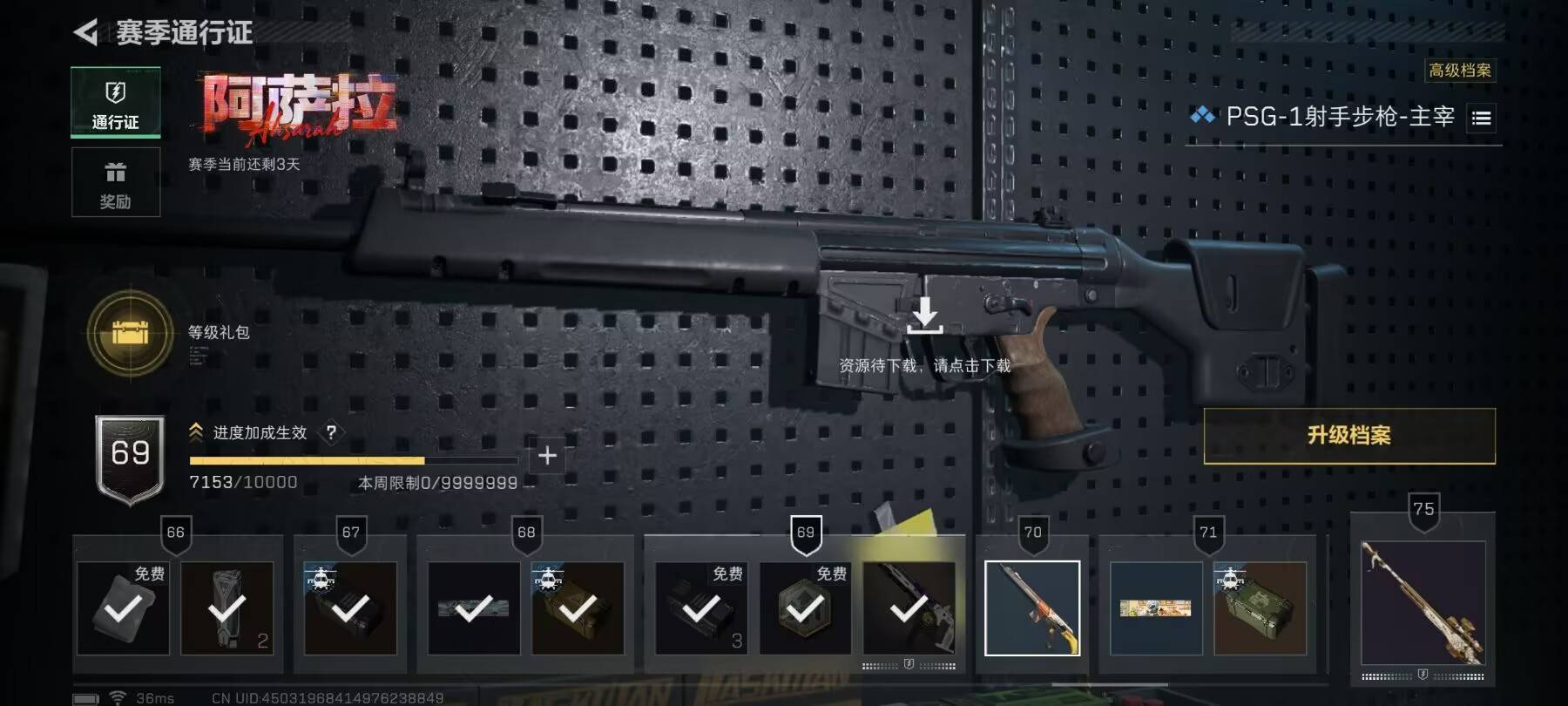Screen dimensions: 1568x706
Task: Select the level 68 claimed camo strip reward
Action: 474,608
